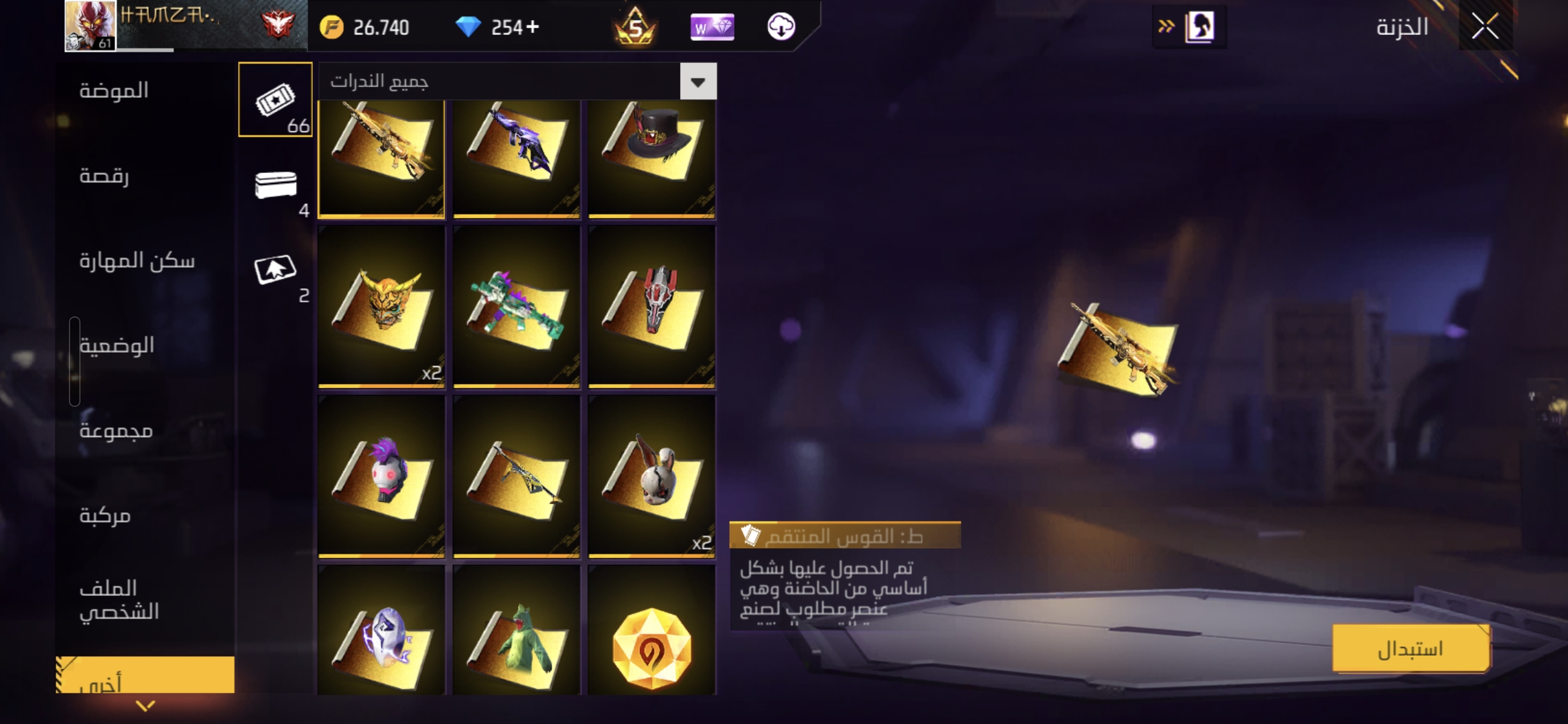Pick the golden oni mask blueprint
The width and height of the screenshot is (1568, 724).
pyautogui.click(x=381, y=306)
